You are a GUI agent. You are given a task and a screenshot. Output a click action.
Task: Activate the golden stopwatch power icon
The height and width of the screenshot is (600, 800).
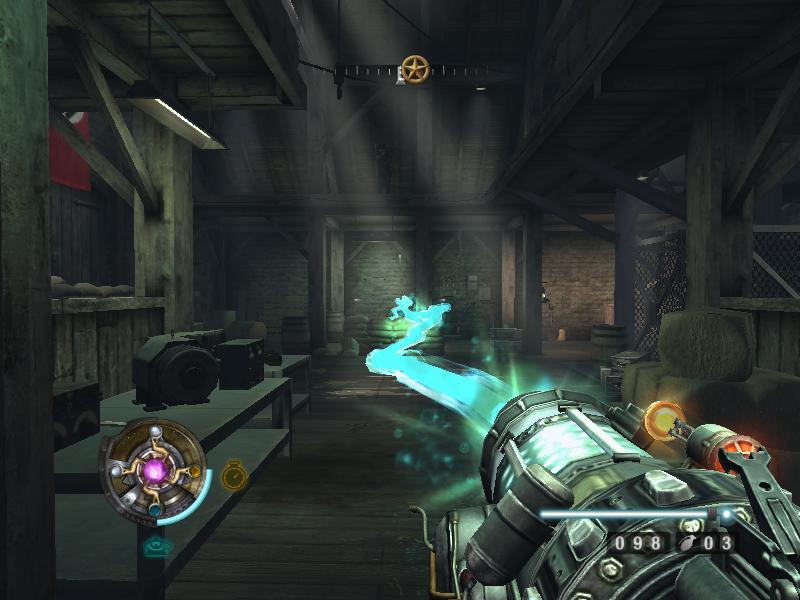coord(234,474)
